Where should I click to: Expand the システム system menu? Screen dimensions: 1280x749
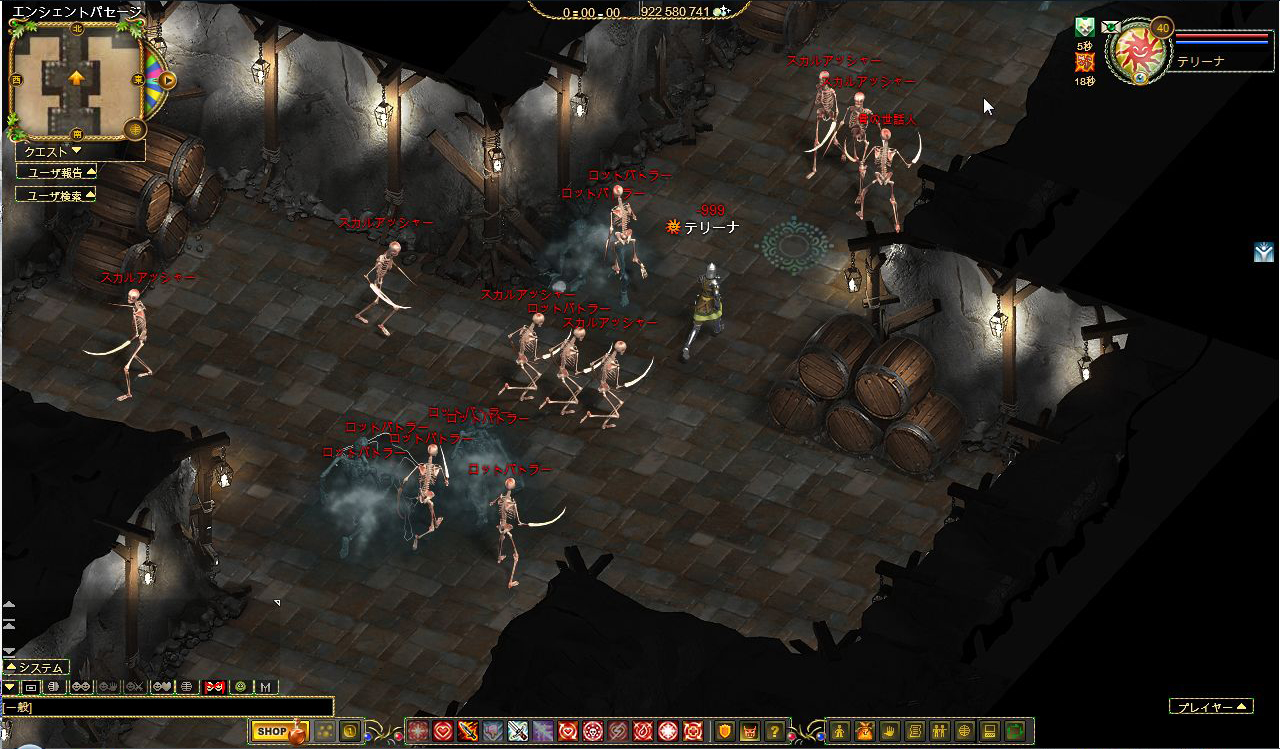click(36, 667)
